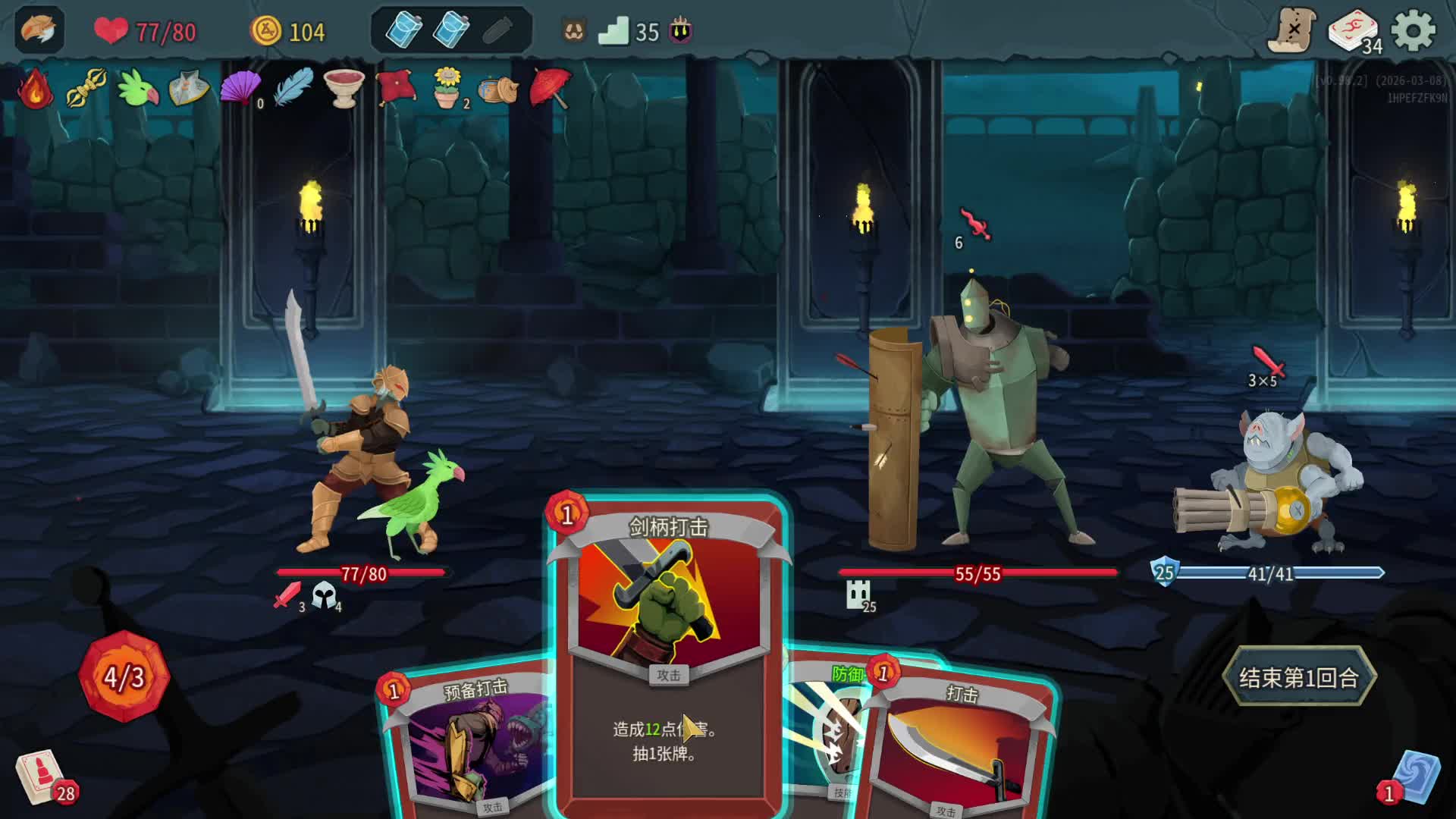Inspect the red umbrella relic
The width and height of the screenshot is (1456, 819).
coord(551,88)
